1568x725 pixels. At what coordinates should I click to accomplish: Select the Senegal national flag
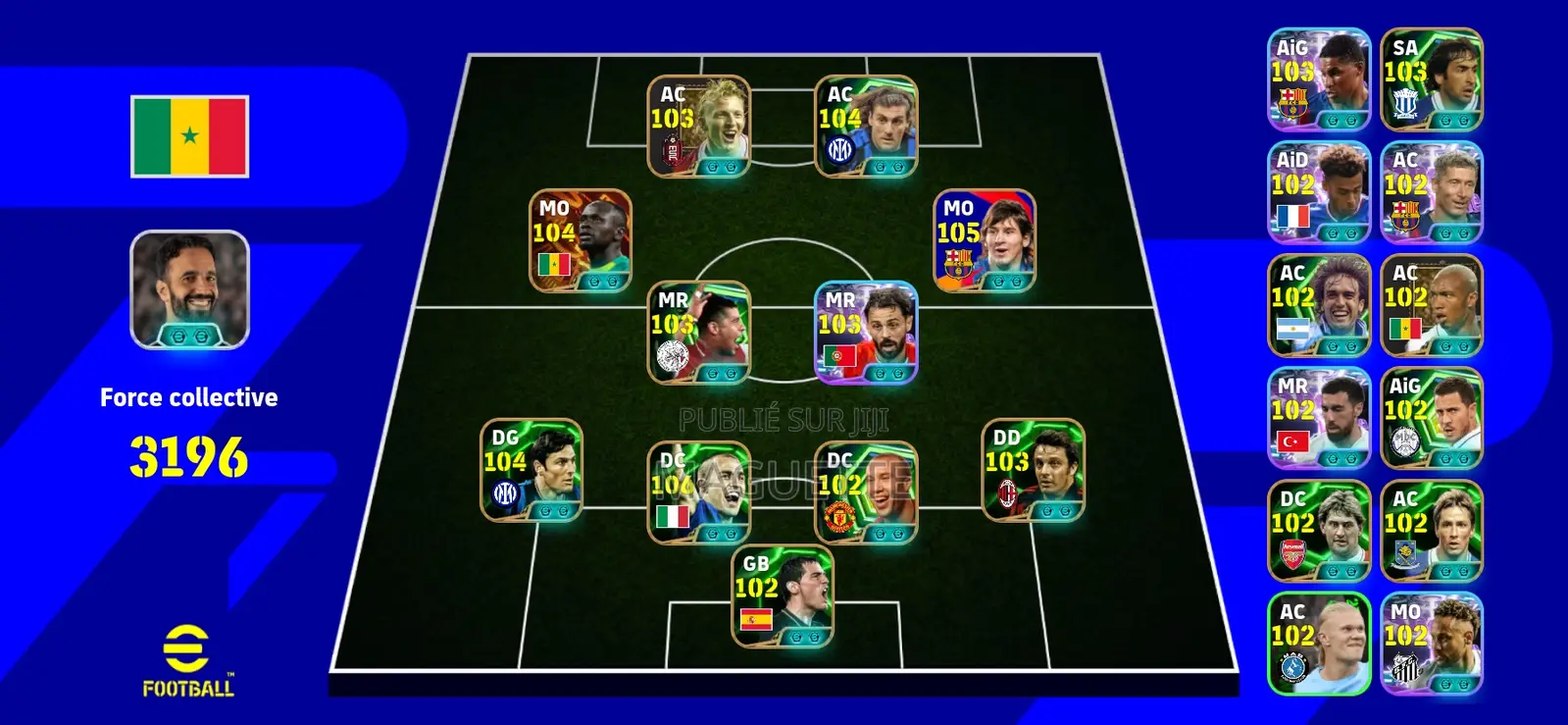click(x=186, y=135)
